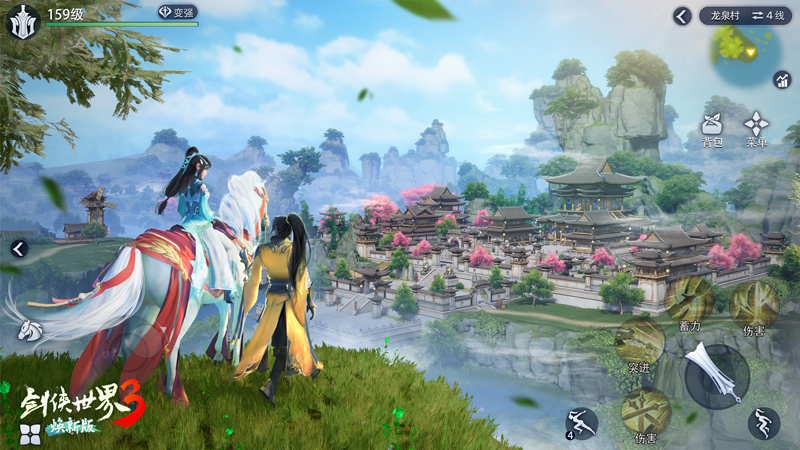The width and height of the screenshot is (800, 450).
Task: Activate the 蓄力 charge skill
Action: point(690,301)
